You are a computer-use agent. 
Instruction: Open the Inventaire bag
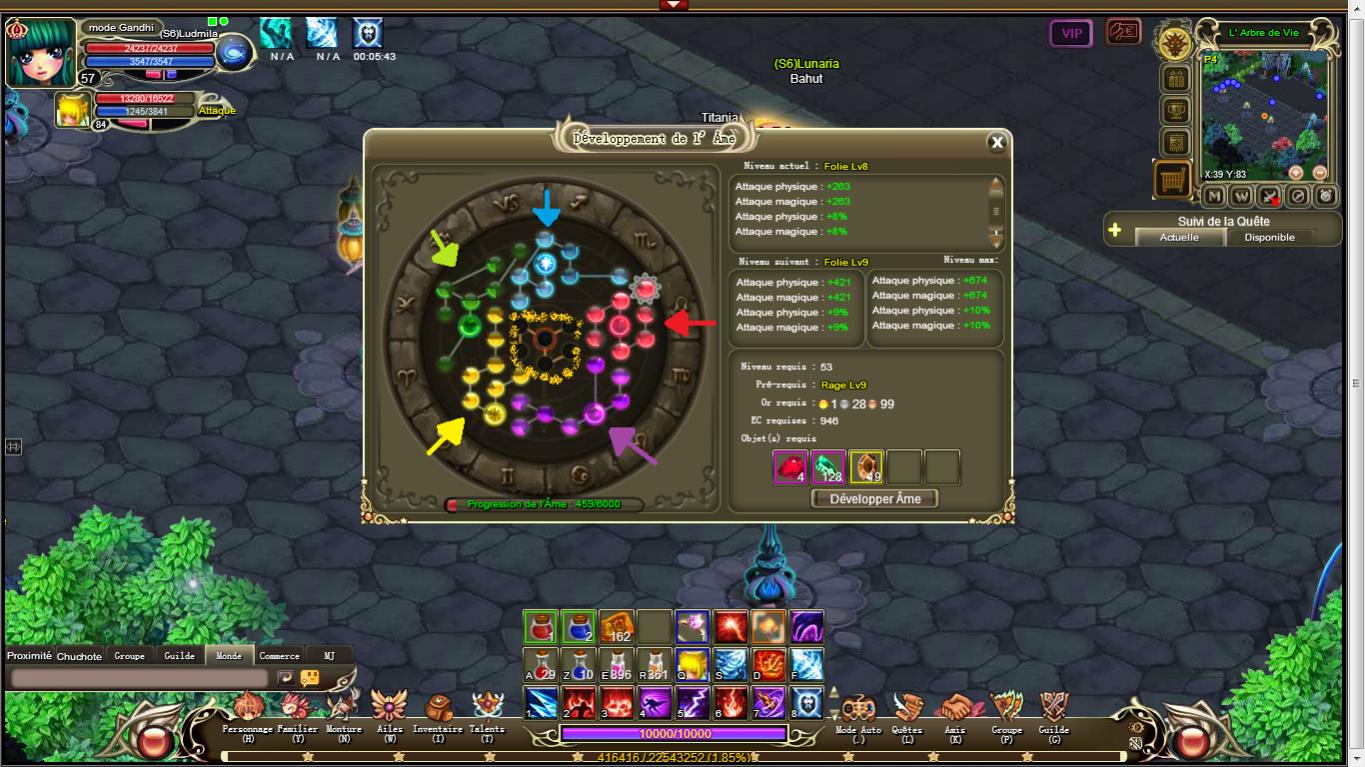pos(438,711)
